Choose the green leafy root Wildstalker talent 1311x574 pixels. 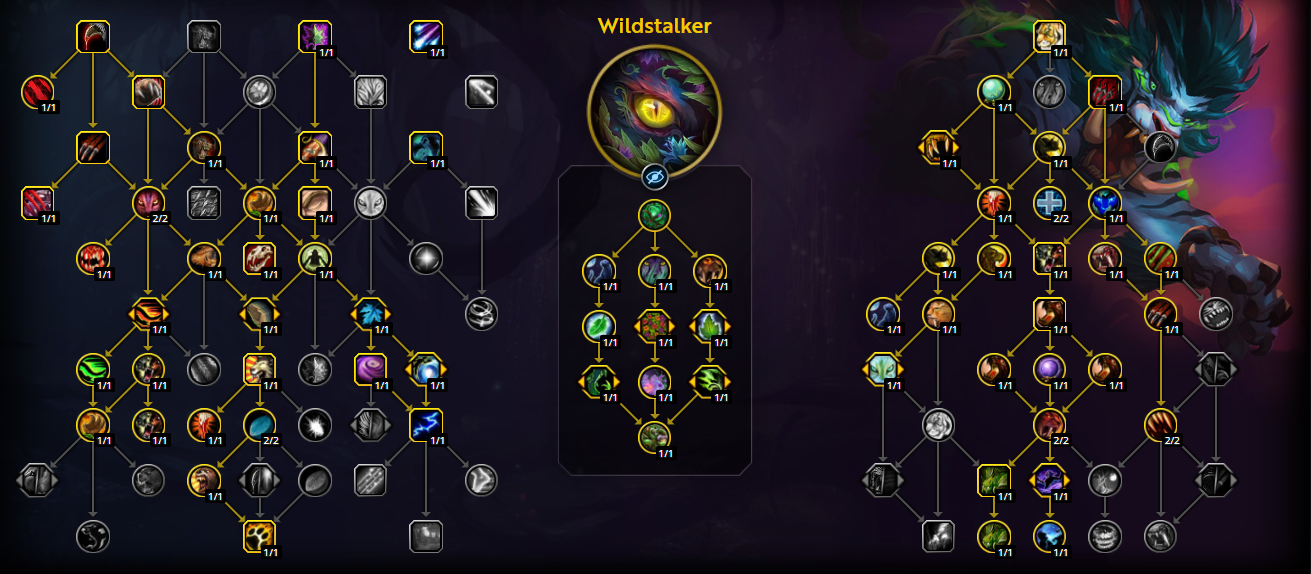click(x=654, y=215)
